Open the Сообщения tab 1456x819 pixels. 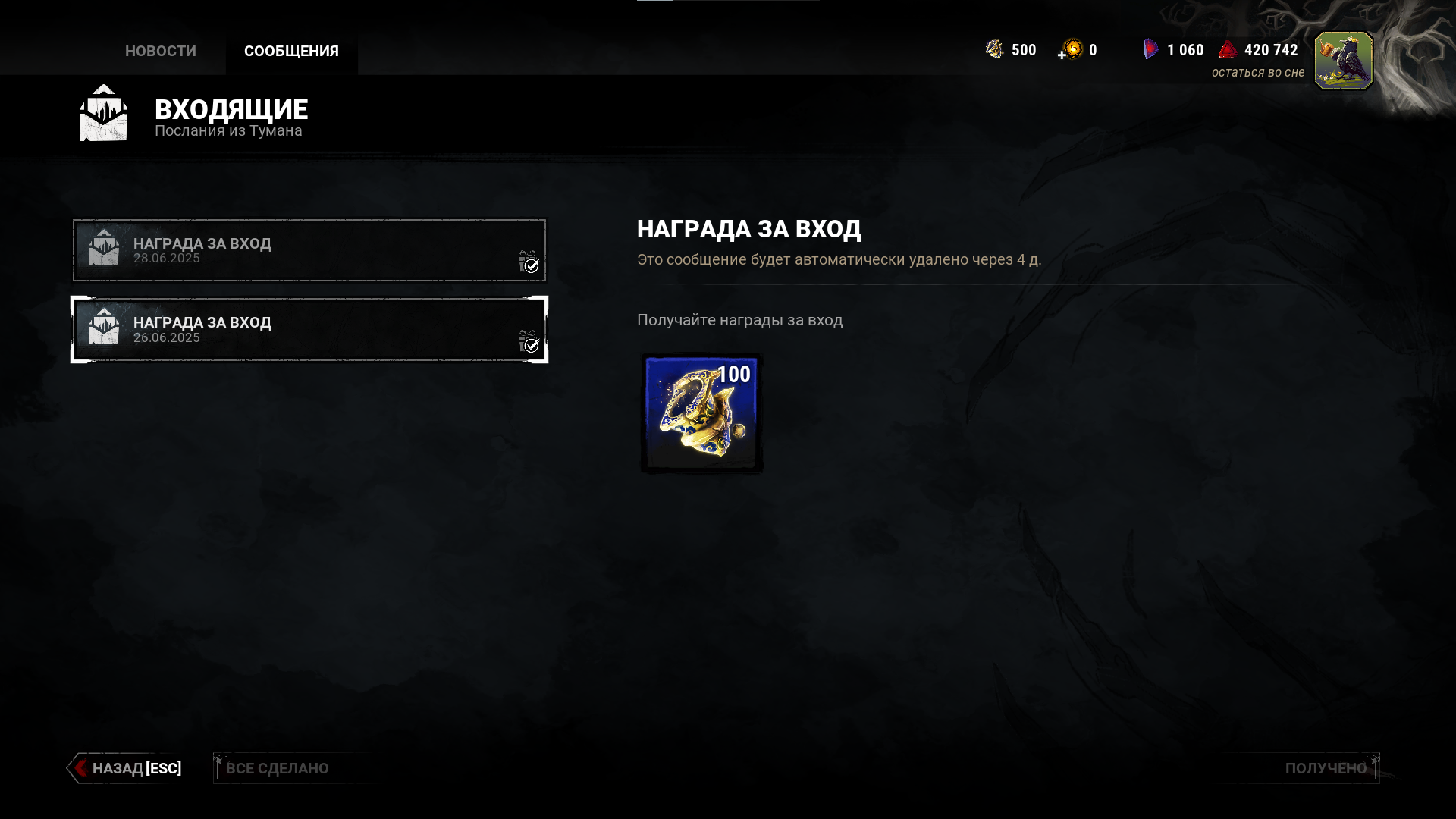tap(291, 51)
